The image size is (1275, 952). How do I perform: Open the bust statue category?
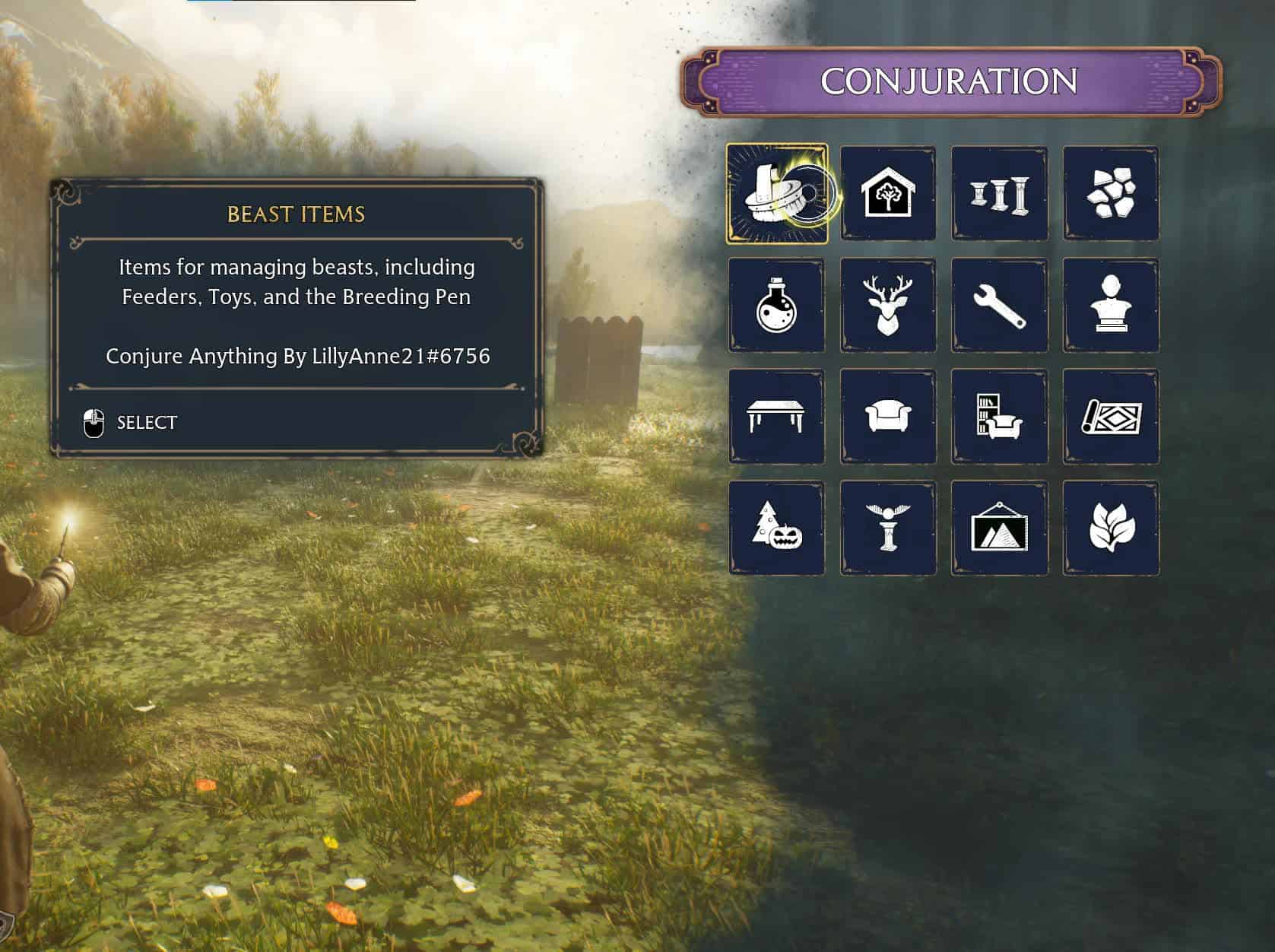pyautogui.click(x=1110, y=305)
